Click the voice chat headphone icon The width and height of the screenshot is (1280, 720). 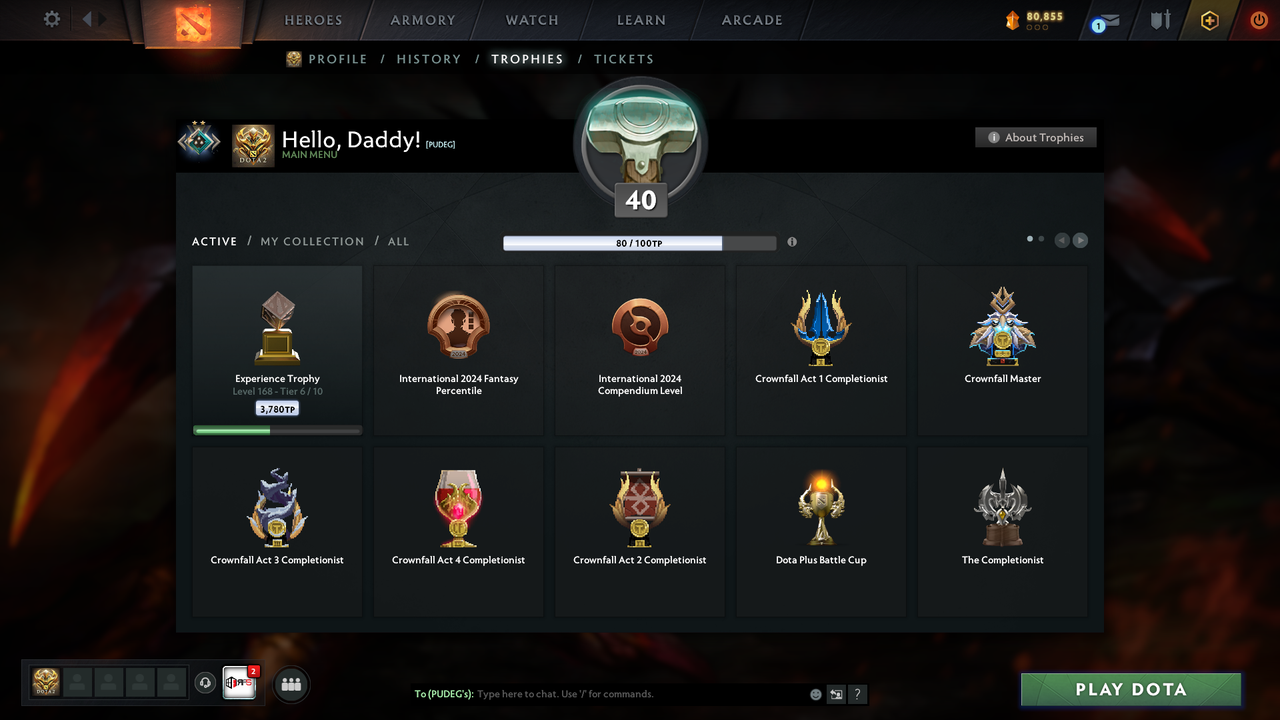coord(206,682)
